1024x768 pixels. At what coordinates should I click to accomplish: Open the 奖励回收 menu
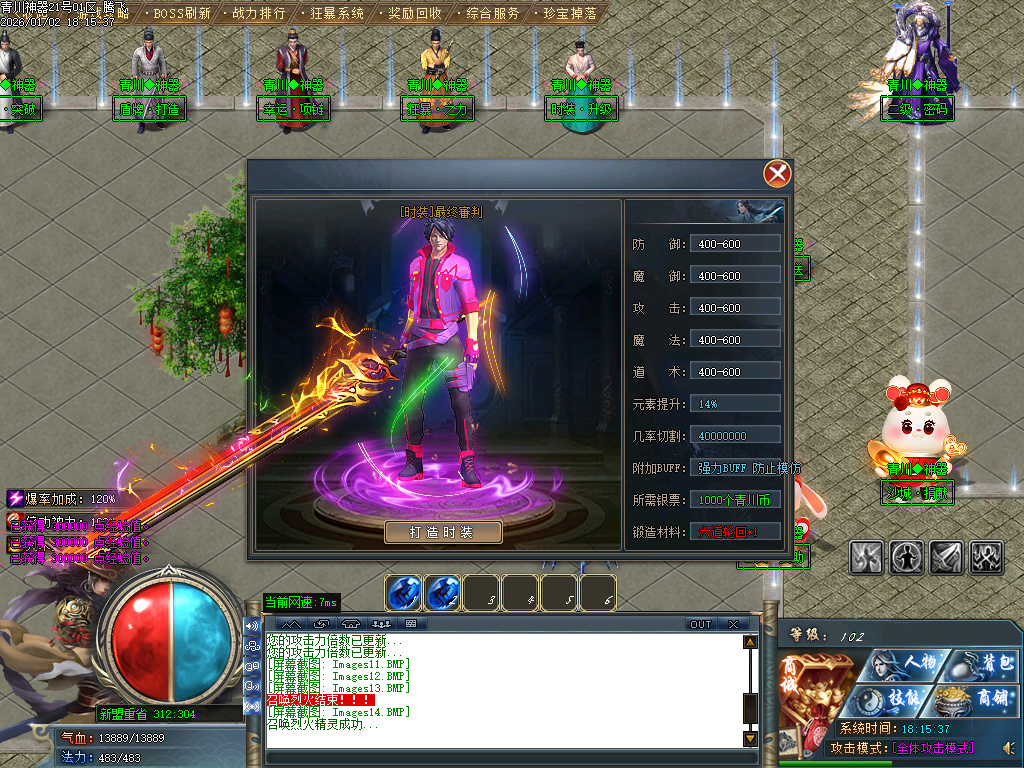(414, 14)
